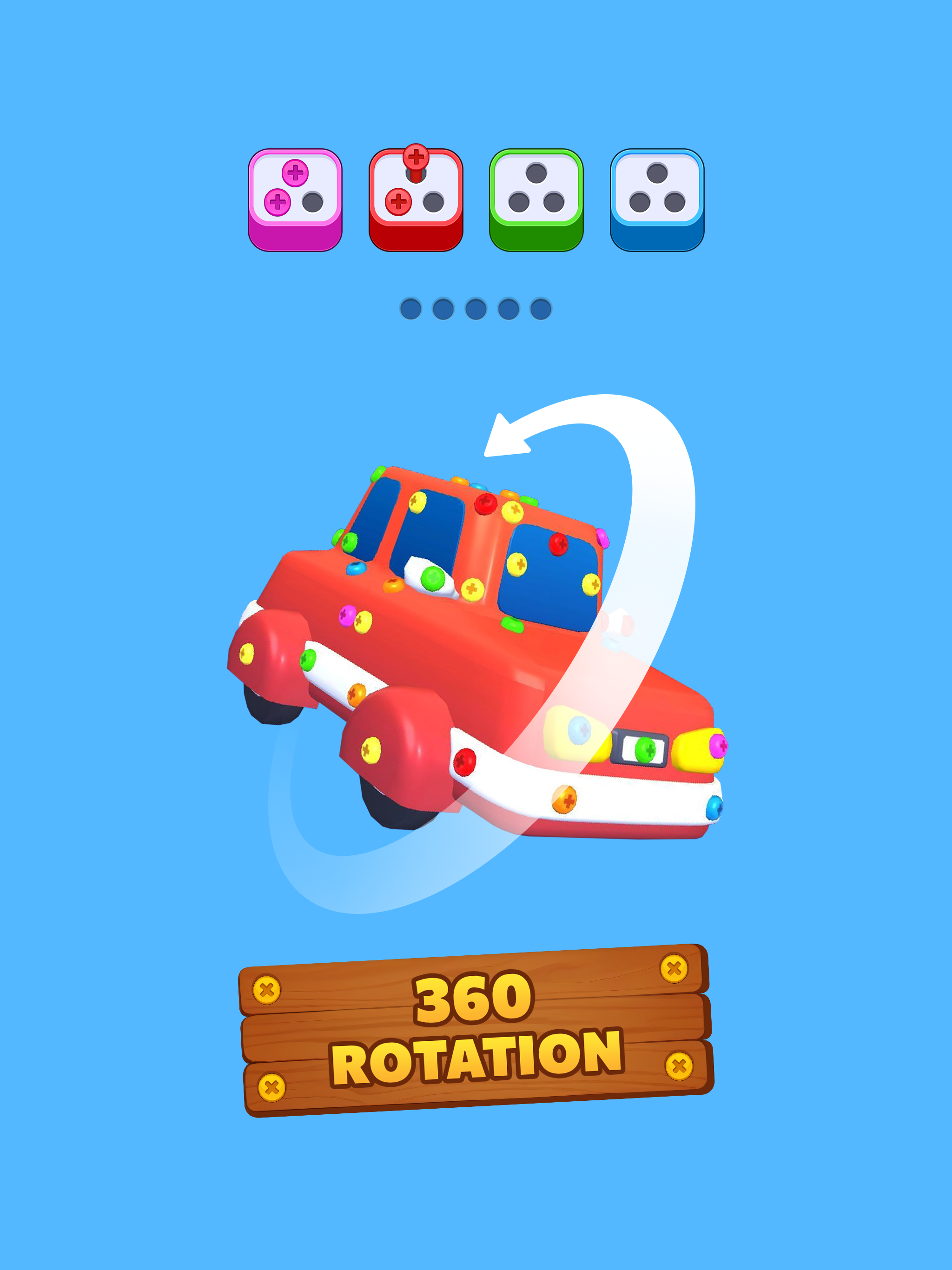
Task: Select the empty blue tray
Action: (656, 201)
